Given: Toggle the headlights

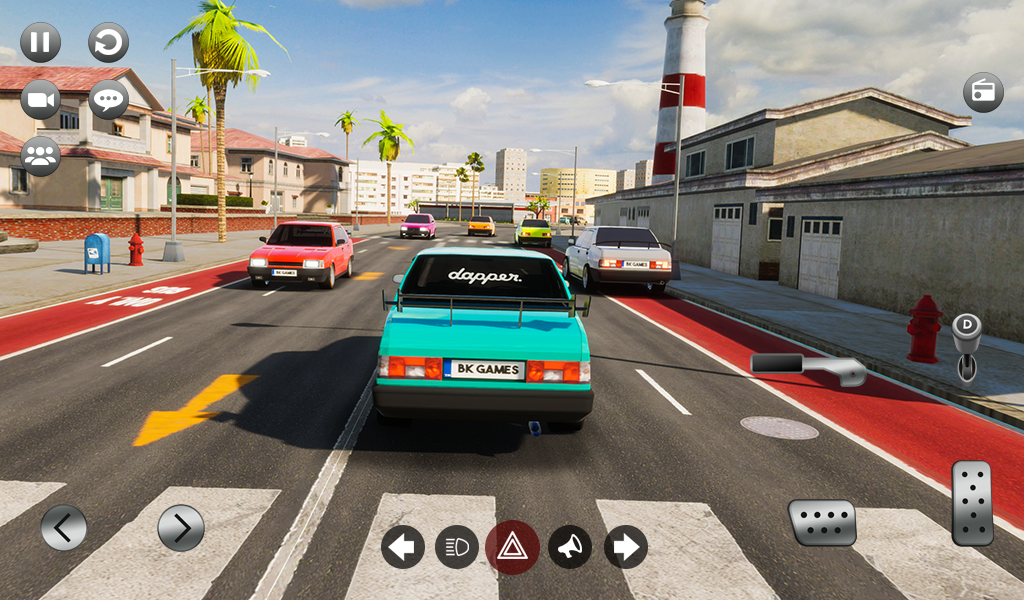Looking at the screenshot, I should tap(457, 547).
